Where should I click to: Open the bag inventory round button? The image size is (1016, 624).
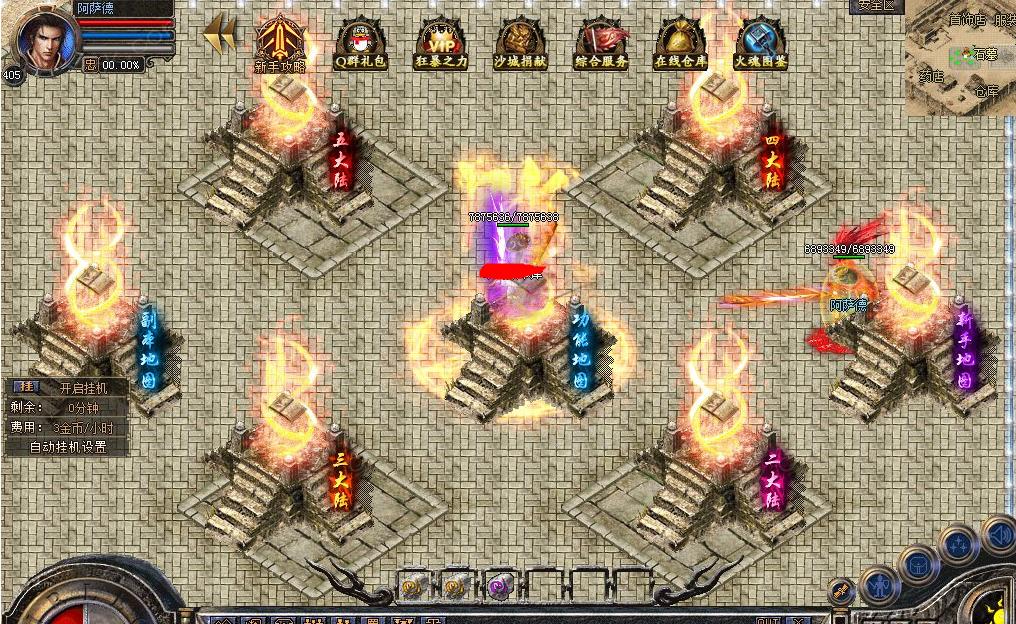pyautogui.click(x=918, y=565)
